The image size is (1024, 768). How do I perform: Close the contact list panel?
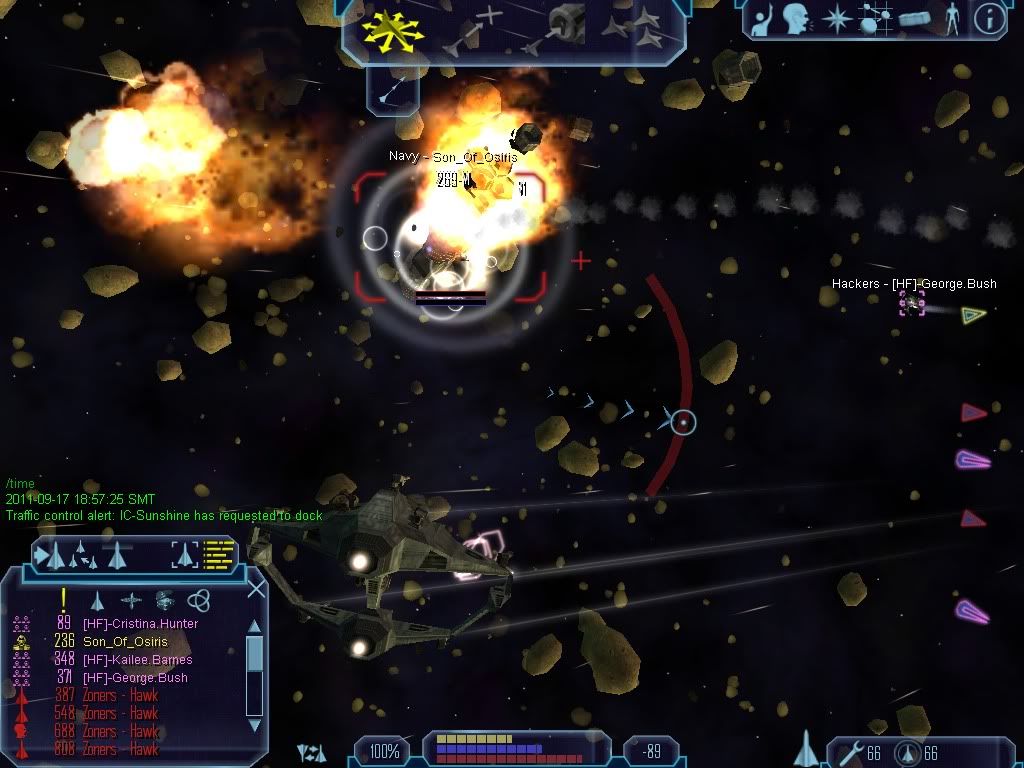coord(257,588)
